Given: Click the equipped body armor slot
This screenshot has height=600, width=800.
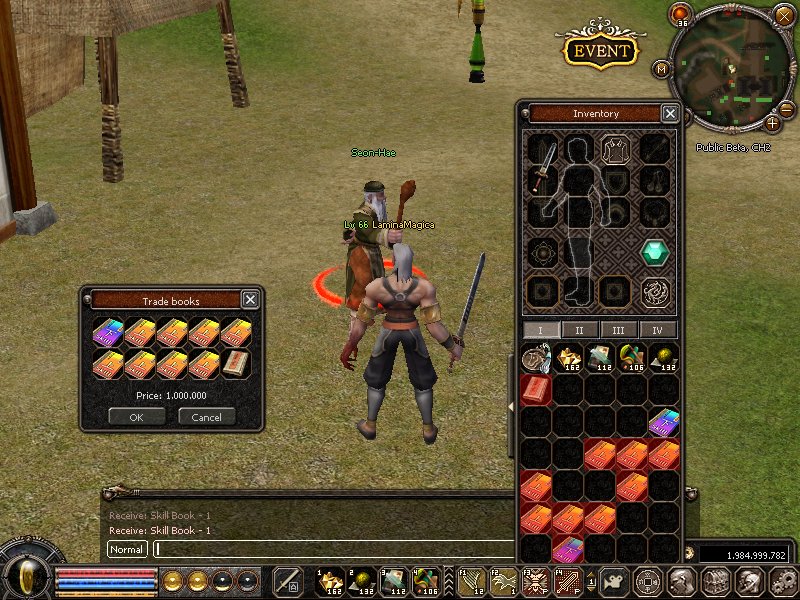Looking at the screenshot, I should pos(614,150).
